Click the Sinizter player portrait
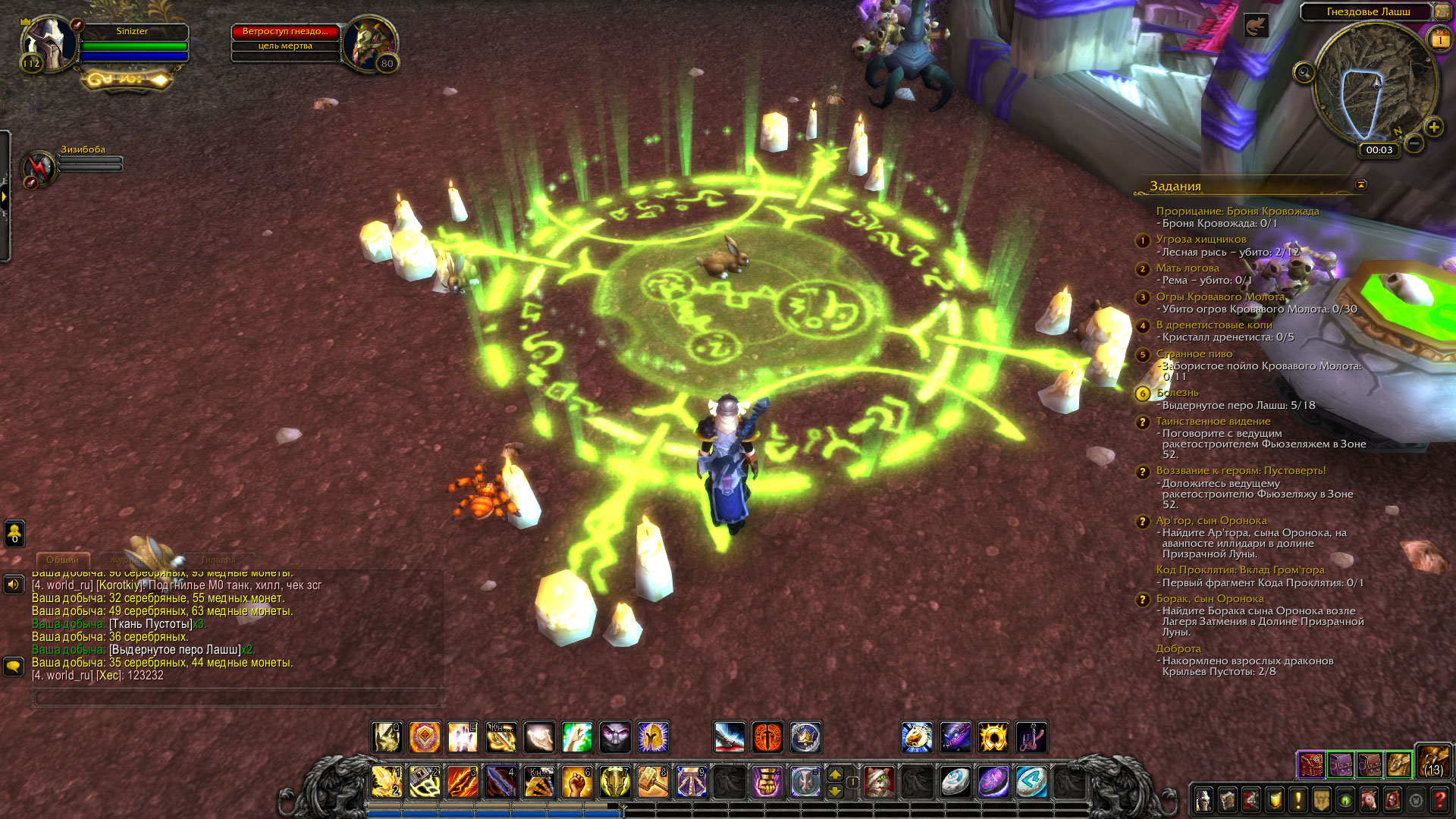Screen dimensions: 1456x819 coord(50,44)
